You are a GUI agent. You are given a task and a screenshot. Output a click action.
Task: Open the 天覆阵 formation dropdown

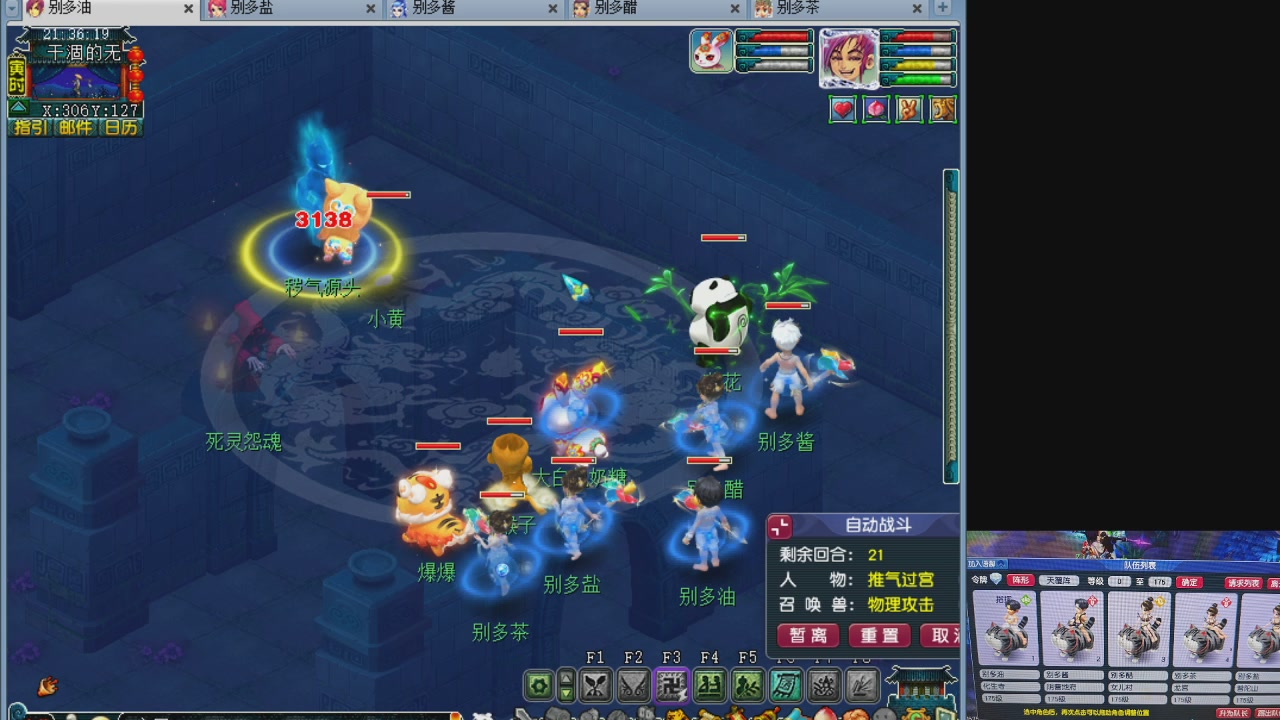click(x=1059, y=580)
